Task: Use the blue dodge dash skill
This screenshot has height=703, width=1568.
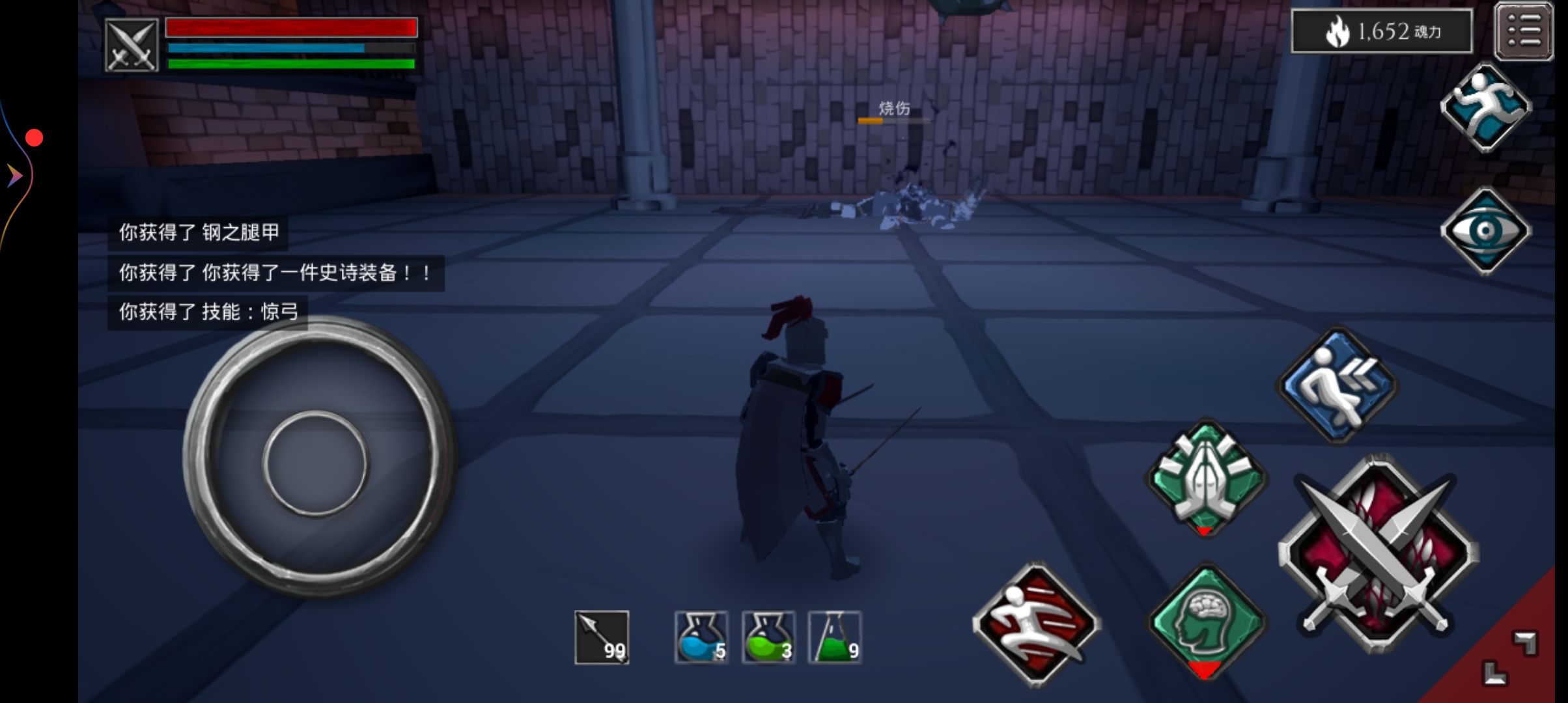Action: coord(1337,385)
